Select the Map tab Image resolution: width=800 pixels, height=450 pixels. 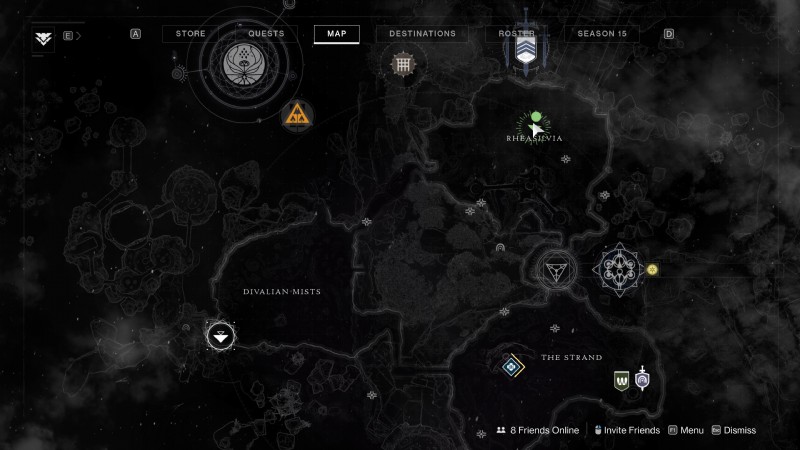click(336, 34)
